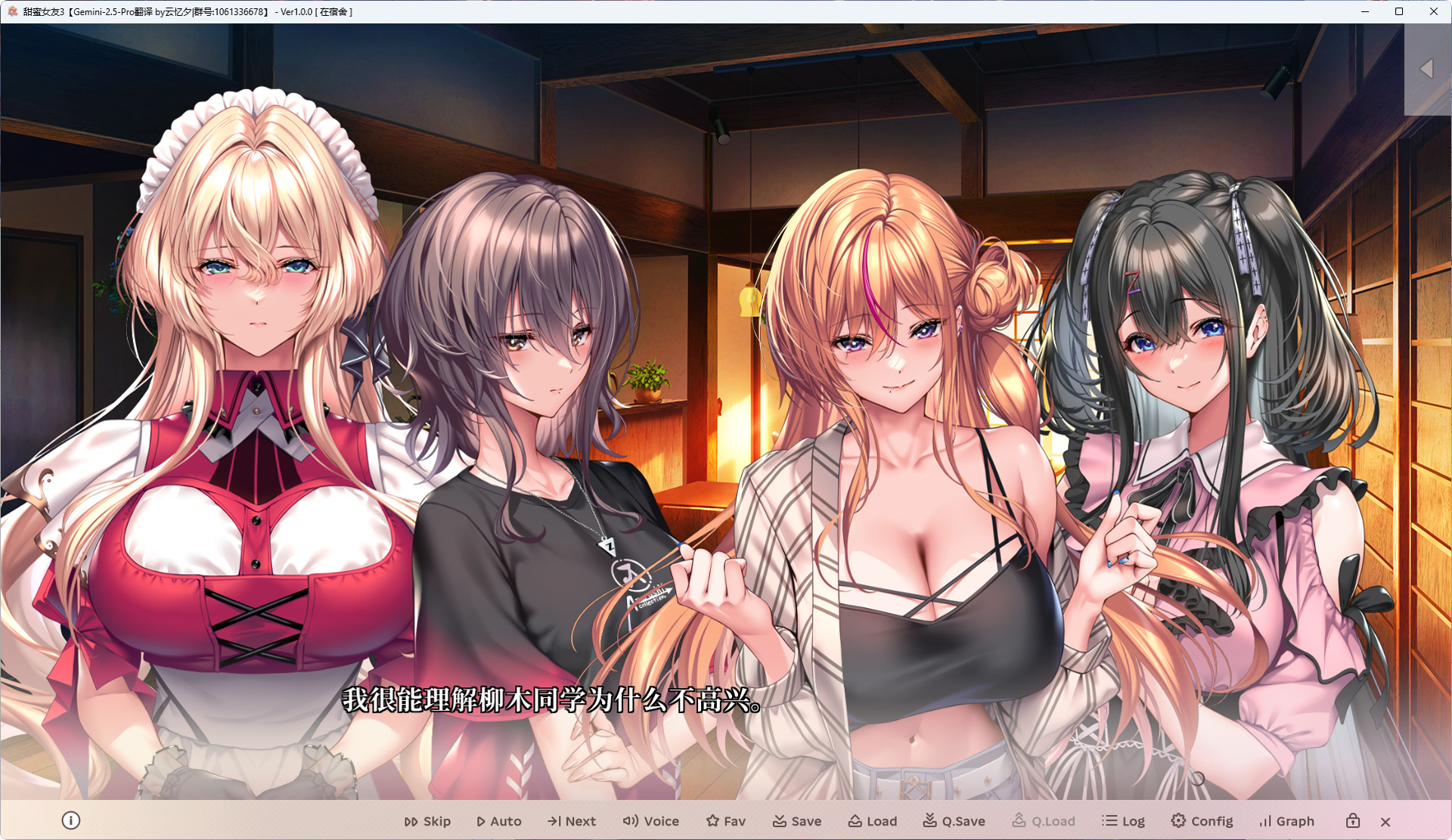Open the Graph screen
1452x840 pixels.
point(1286,821)
